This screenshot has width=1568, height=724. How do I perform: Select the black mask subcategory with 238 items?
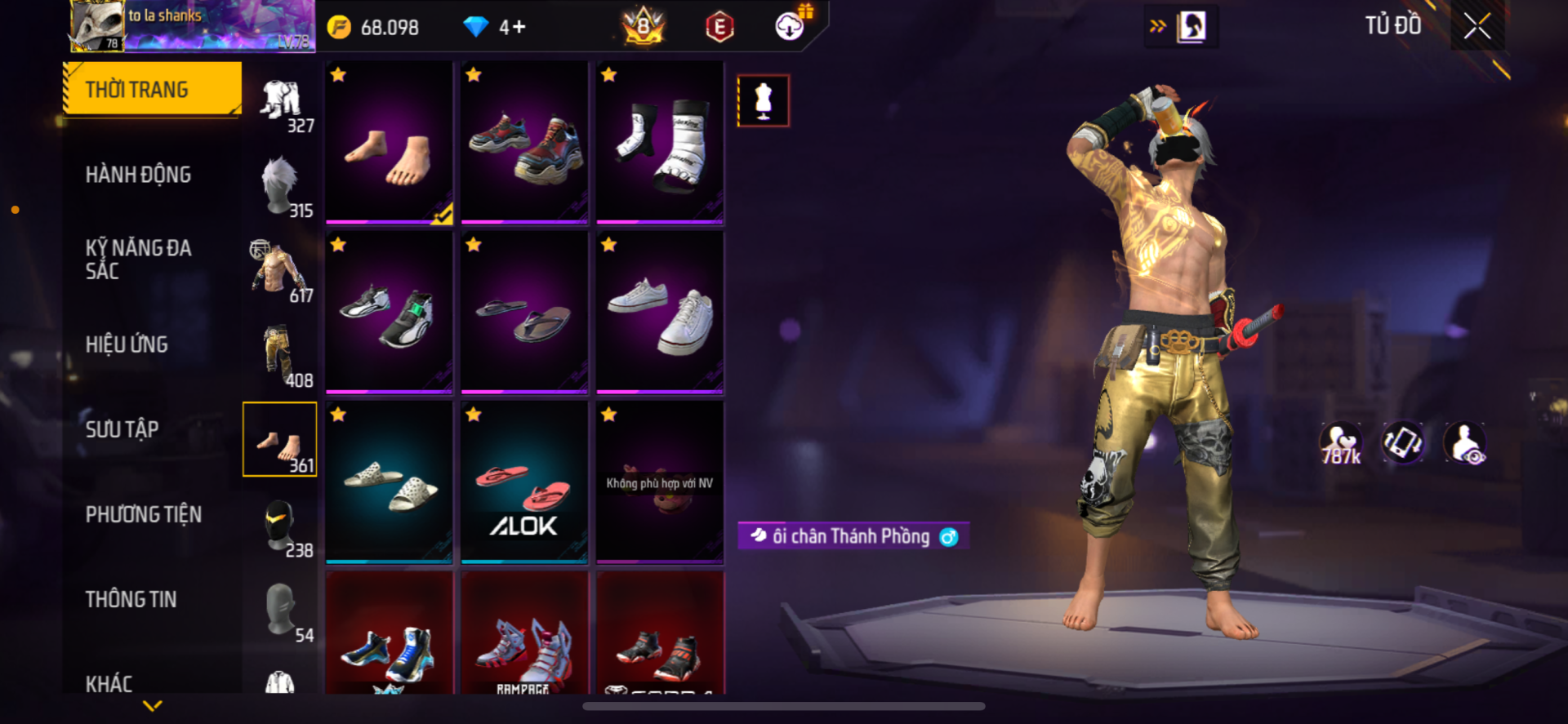(x=280, y=526)
